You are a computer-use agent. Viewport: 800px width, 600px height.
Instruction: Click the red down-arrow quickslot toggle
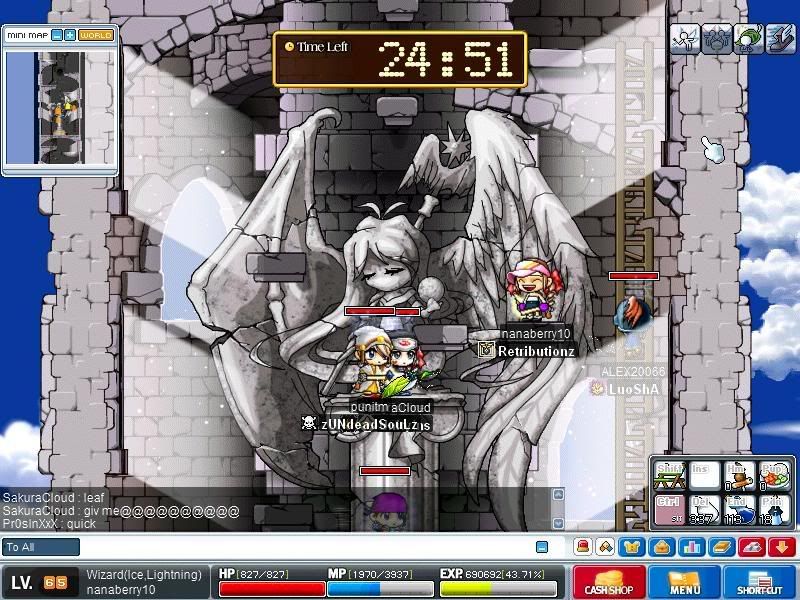(x=782, y=547)
